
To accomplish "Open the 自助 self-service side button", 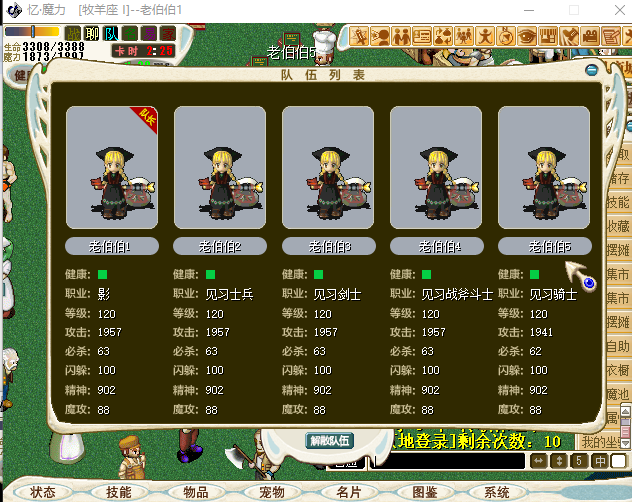I will coord(619,346).
